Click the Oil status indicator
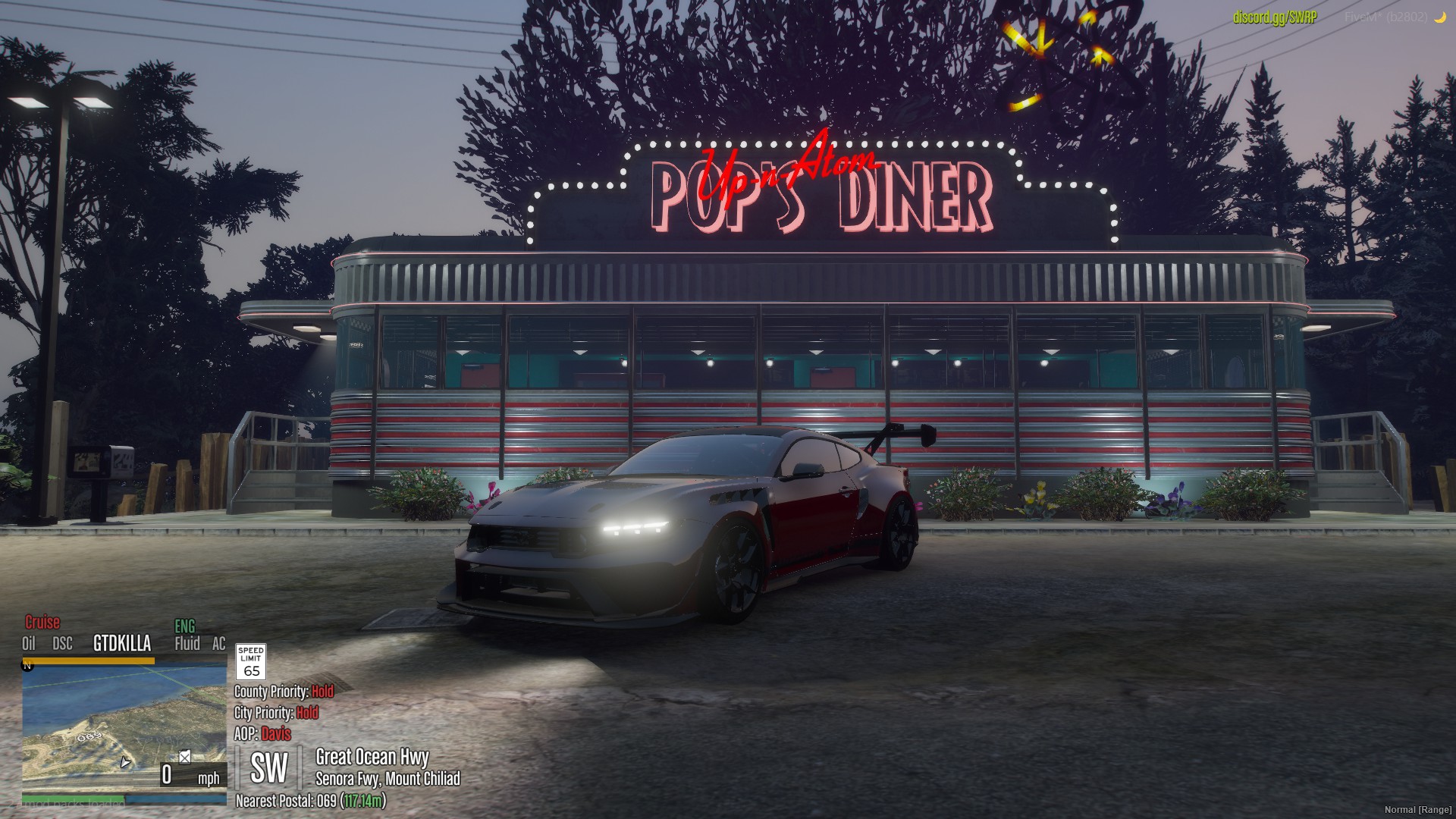 click(x=29, y=644)
